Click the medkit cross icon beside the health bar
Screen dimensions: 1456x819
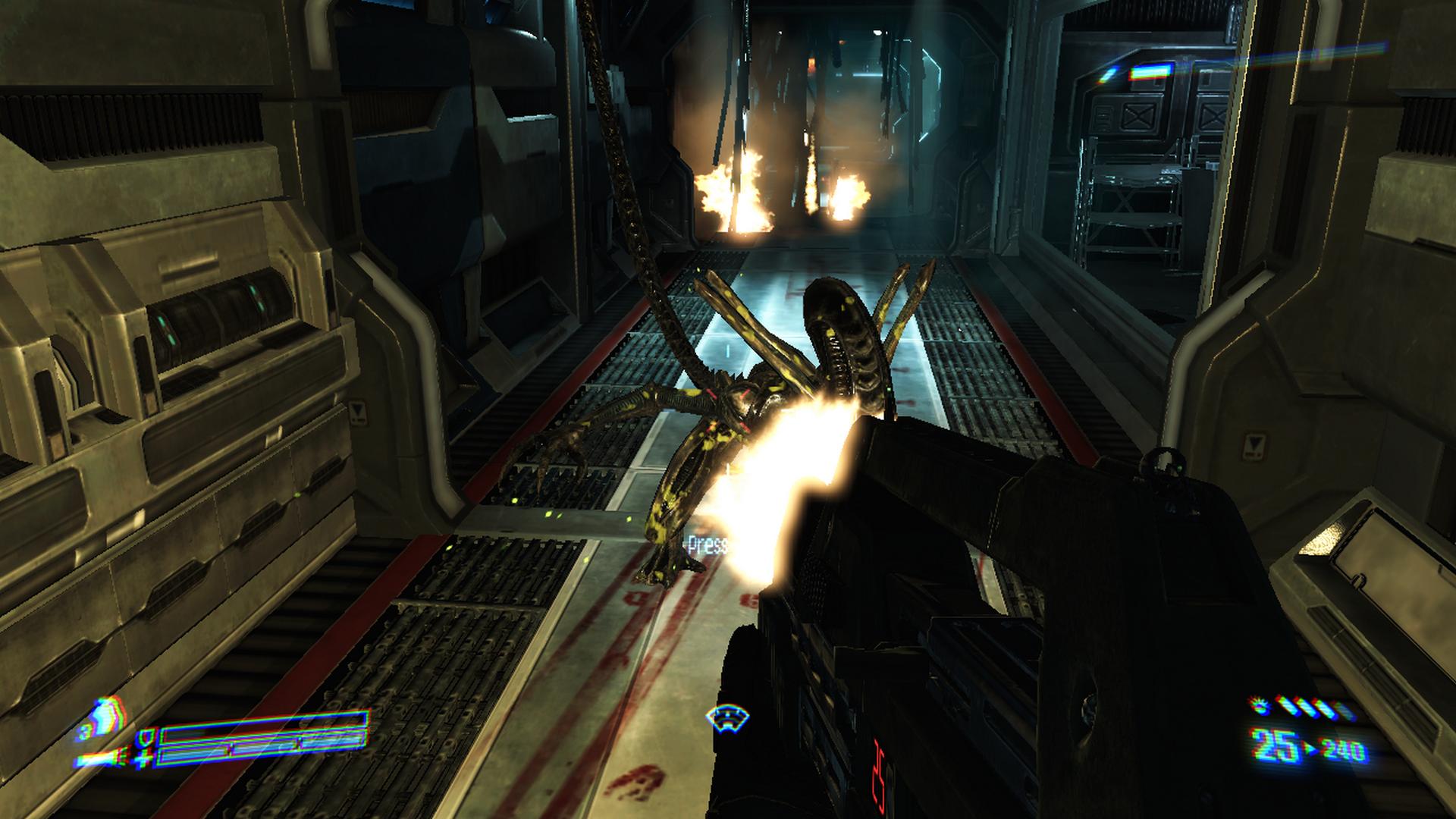143,758
